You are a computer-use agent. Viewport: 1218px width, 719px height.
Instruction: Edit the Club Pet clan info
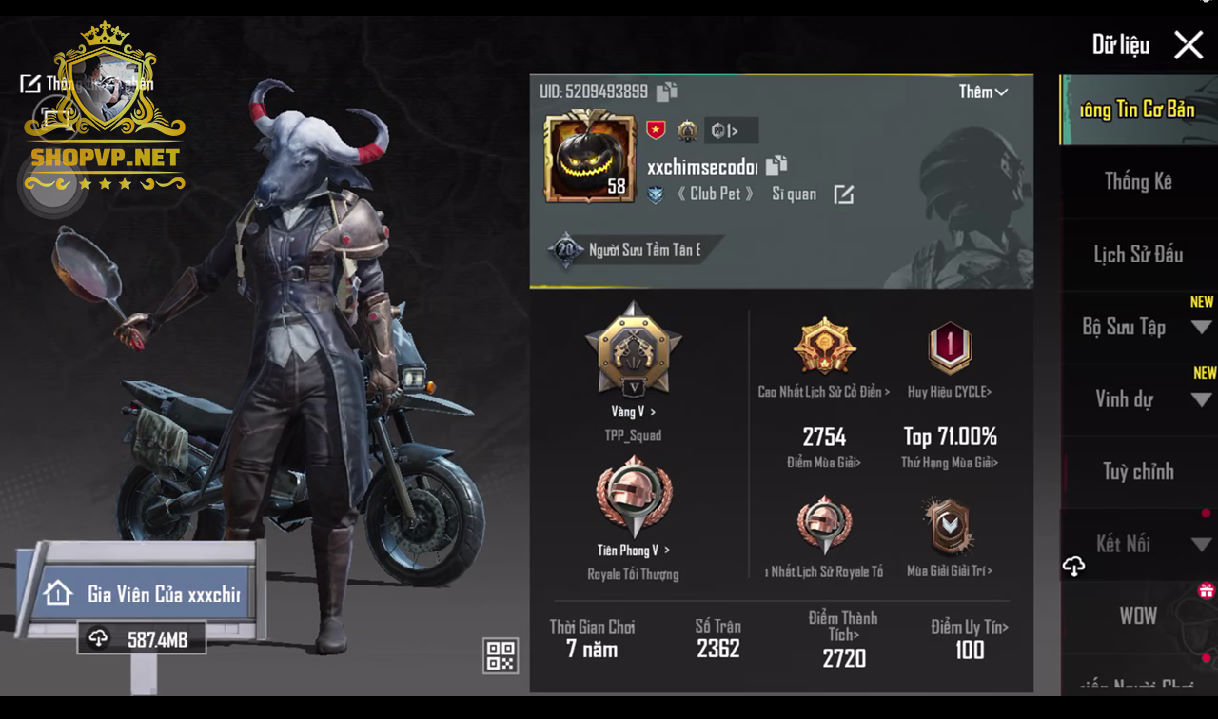pos(845,194)
